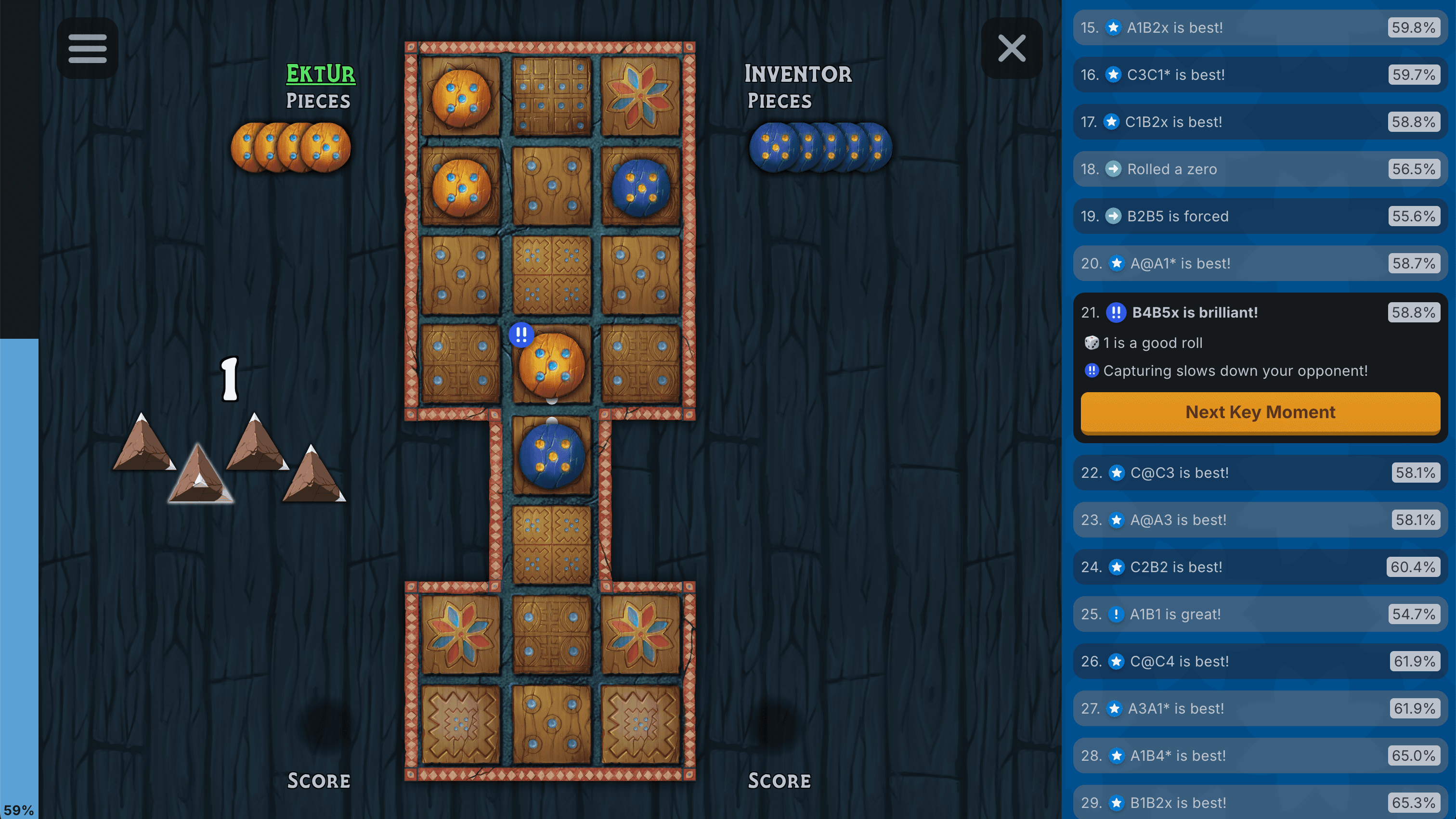
Task: Select the orange piece marked brilliant
Action: point(551,365)
